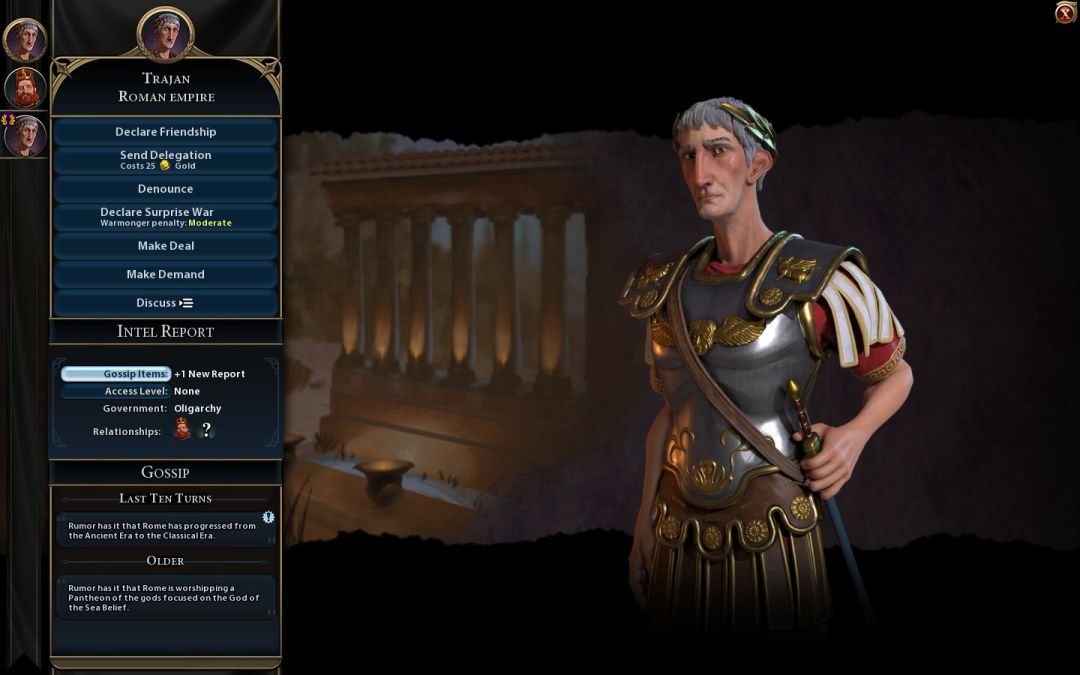Select the Access Level intel row
The width and height of the screenshot is (1080, 675).
click(116, 391)
